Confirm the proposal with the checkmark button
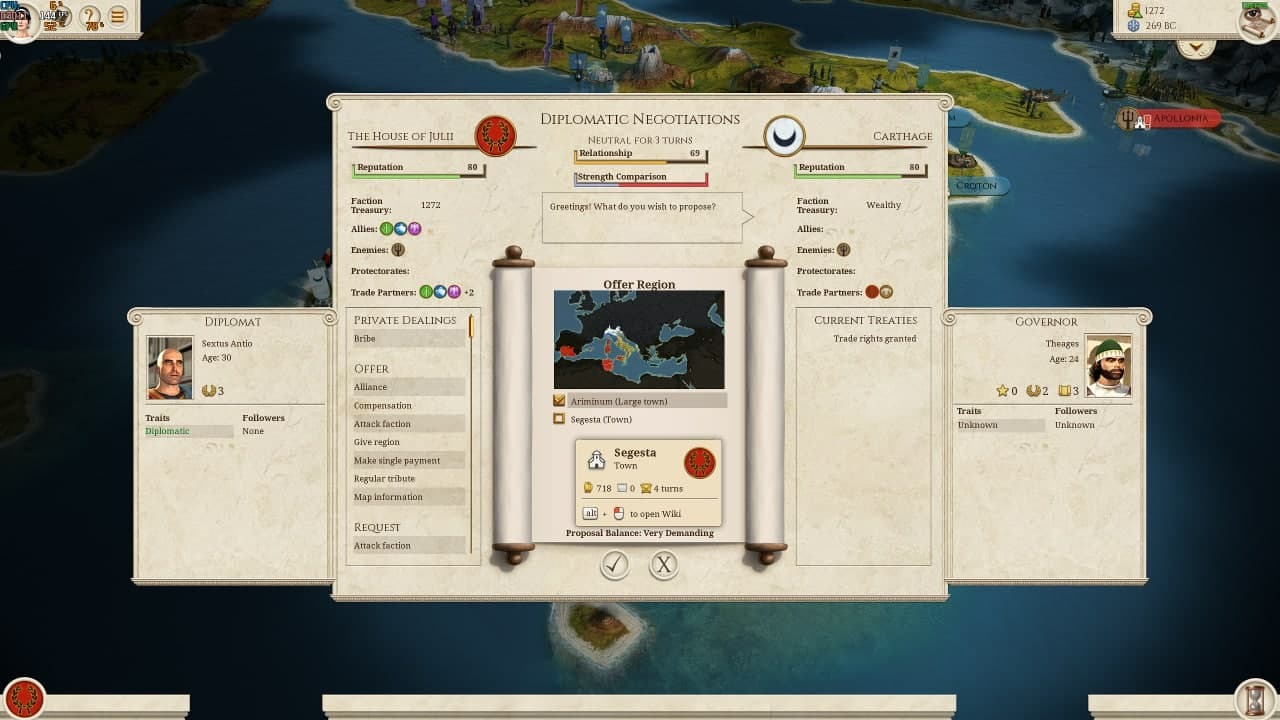The width and height of the screenshot is (1280, 720). pos(615,565)
